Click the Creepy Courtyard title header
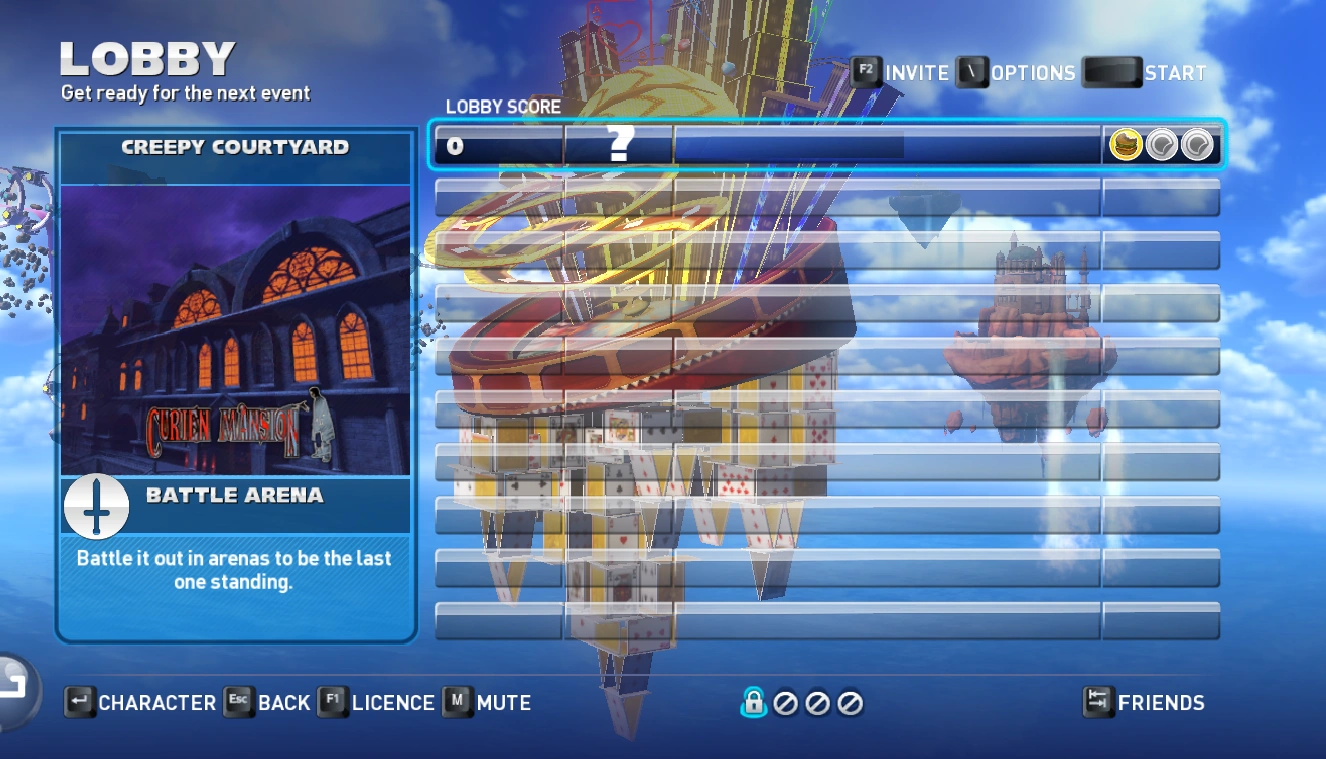The width and height of the screenshot is (1326, 759). (x=235, y=147)
